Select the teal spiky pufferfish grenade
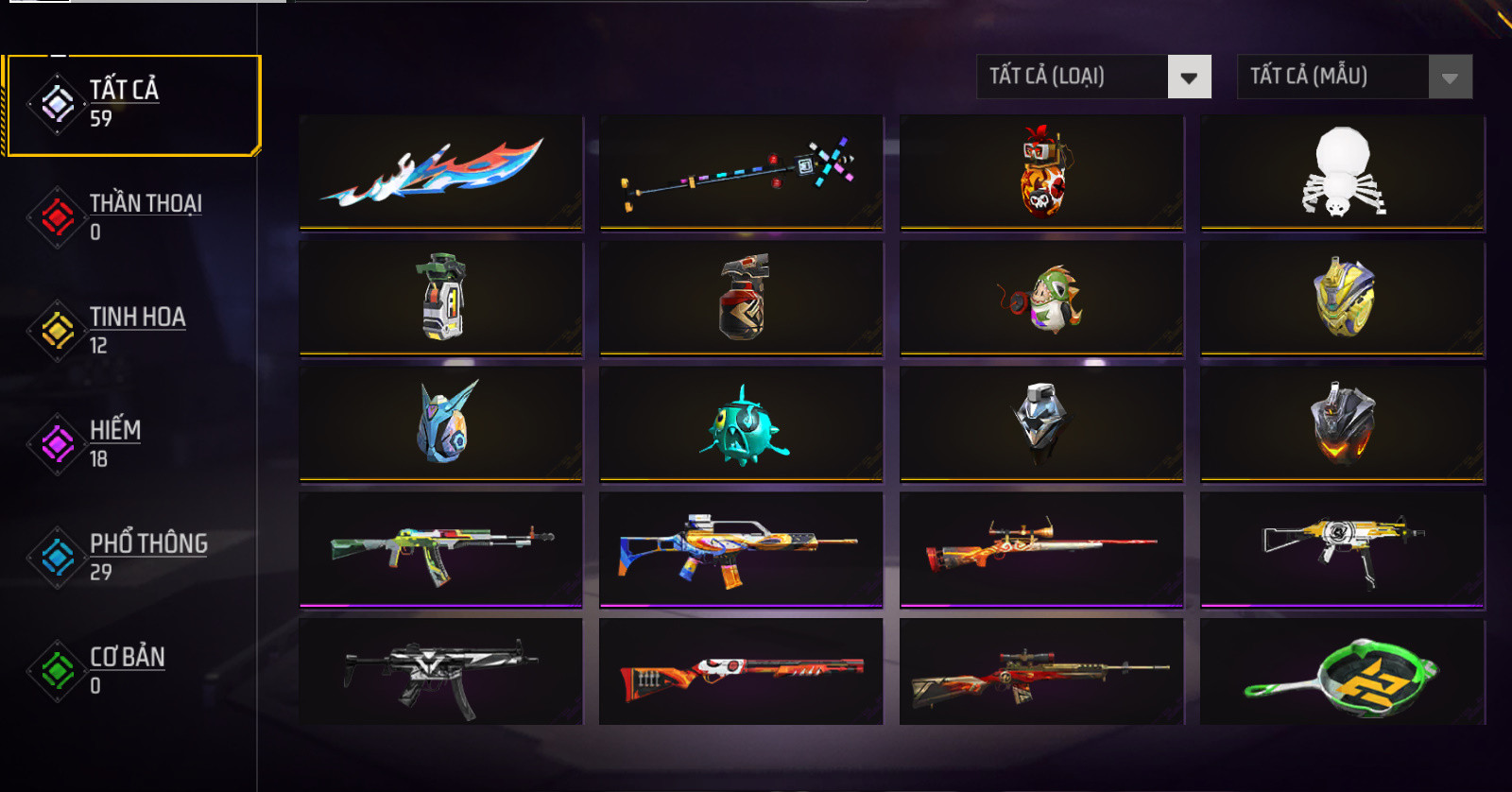 tap(741, 424)
